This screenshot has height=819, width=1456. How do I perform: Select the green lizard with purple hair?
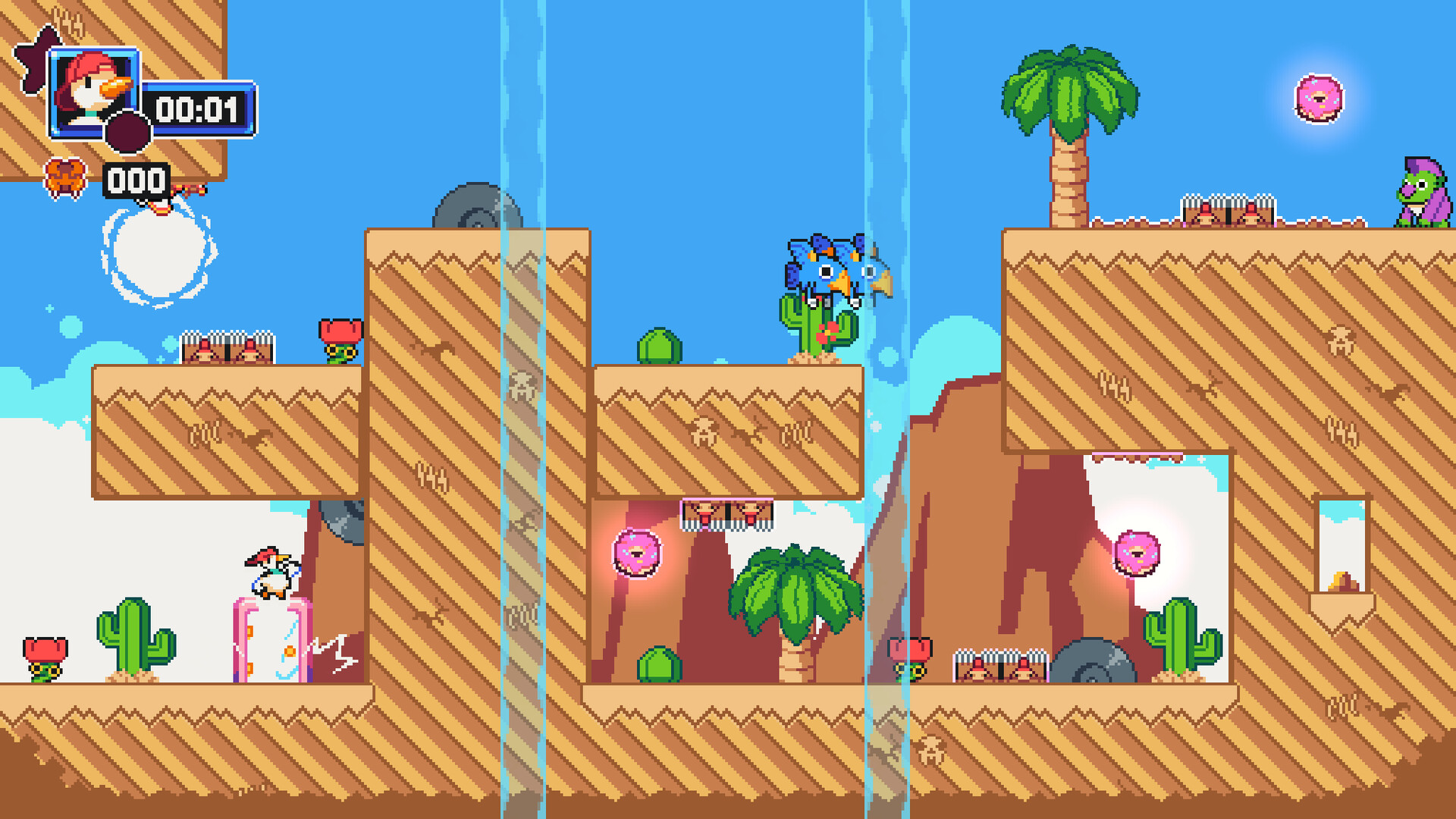pos(1422,193)
